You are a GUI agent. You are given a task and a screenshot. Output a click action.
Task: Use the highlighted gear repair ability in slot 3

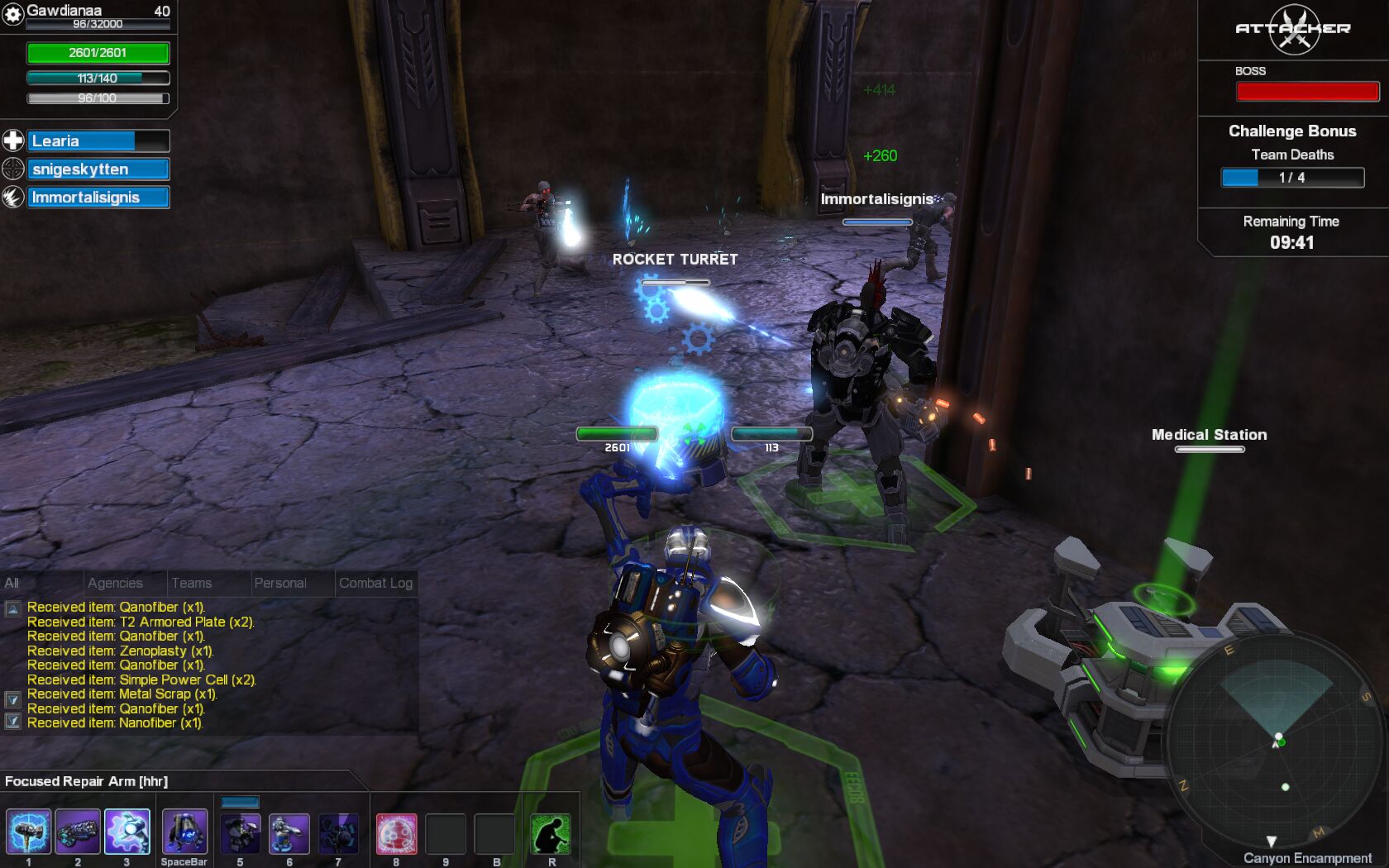point(127,832)
